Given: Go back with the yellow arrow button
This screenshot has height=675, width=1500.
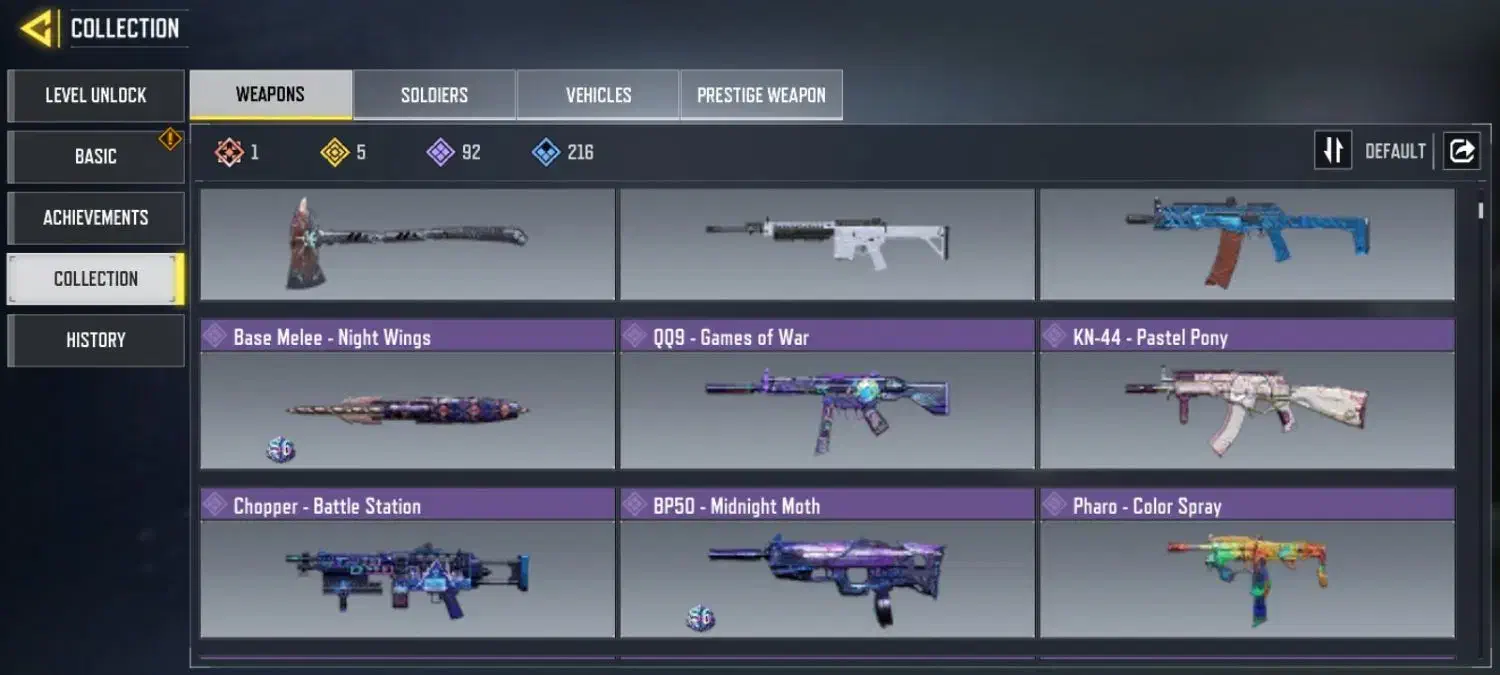Looking at the screenshot, I should (36, 28).
